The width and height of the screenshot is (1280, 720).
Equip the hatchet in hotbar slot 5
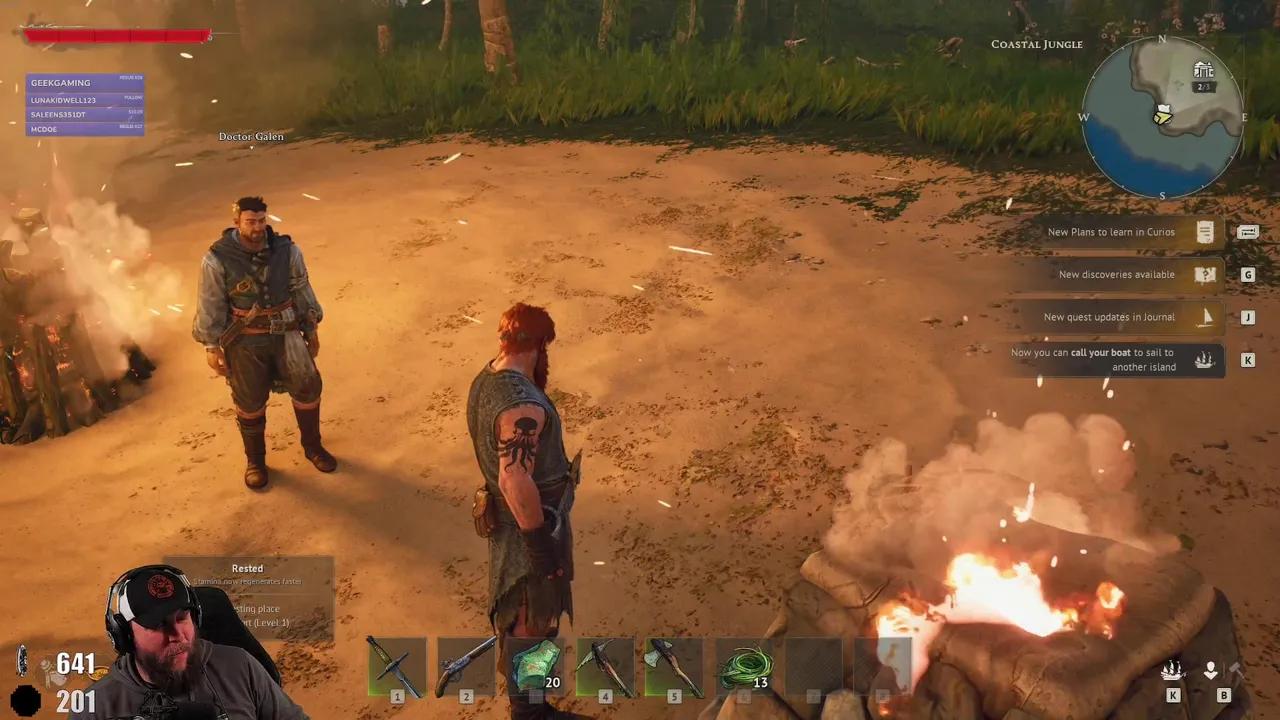coord(674,665)
